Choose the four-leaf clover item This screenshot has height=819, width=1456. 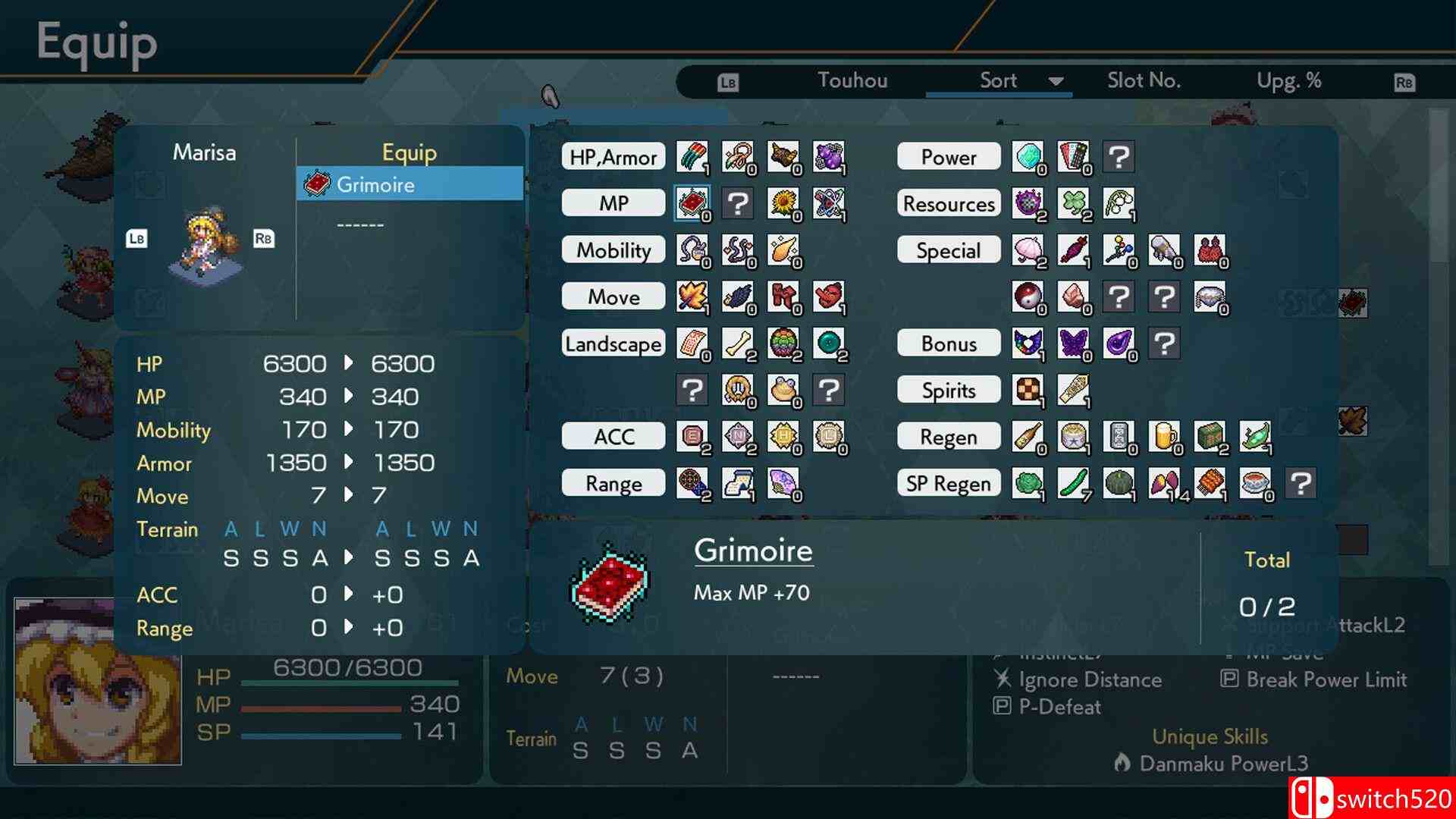(1072, 203)
